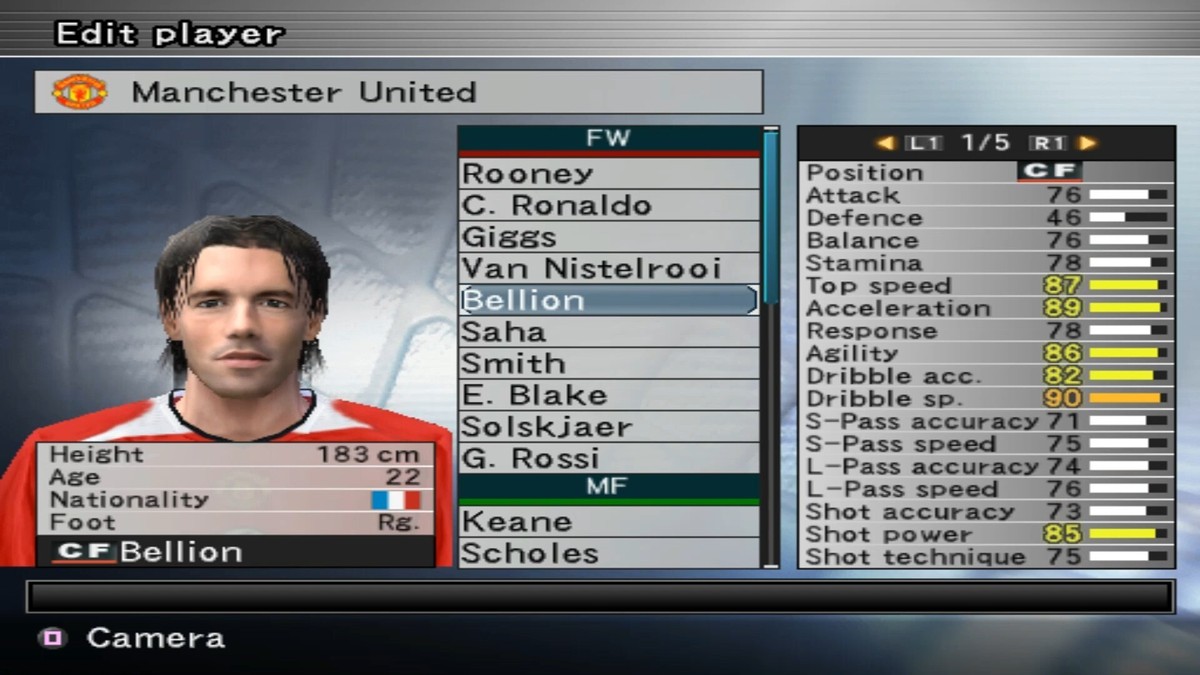Select Van Nistelrooi in the list
The image size is (1200, 675).
[608, 268]
